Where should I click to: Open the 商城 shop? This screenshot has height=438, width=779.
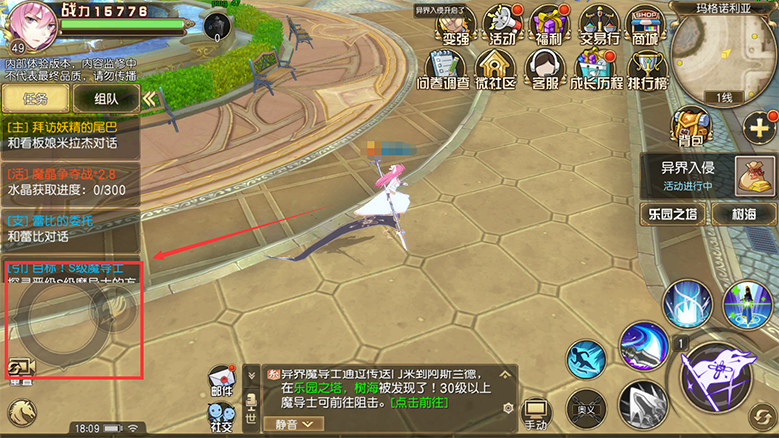[x=645, y=26]
